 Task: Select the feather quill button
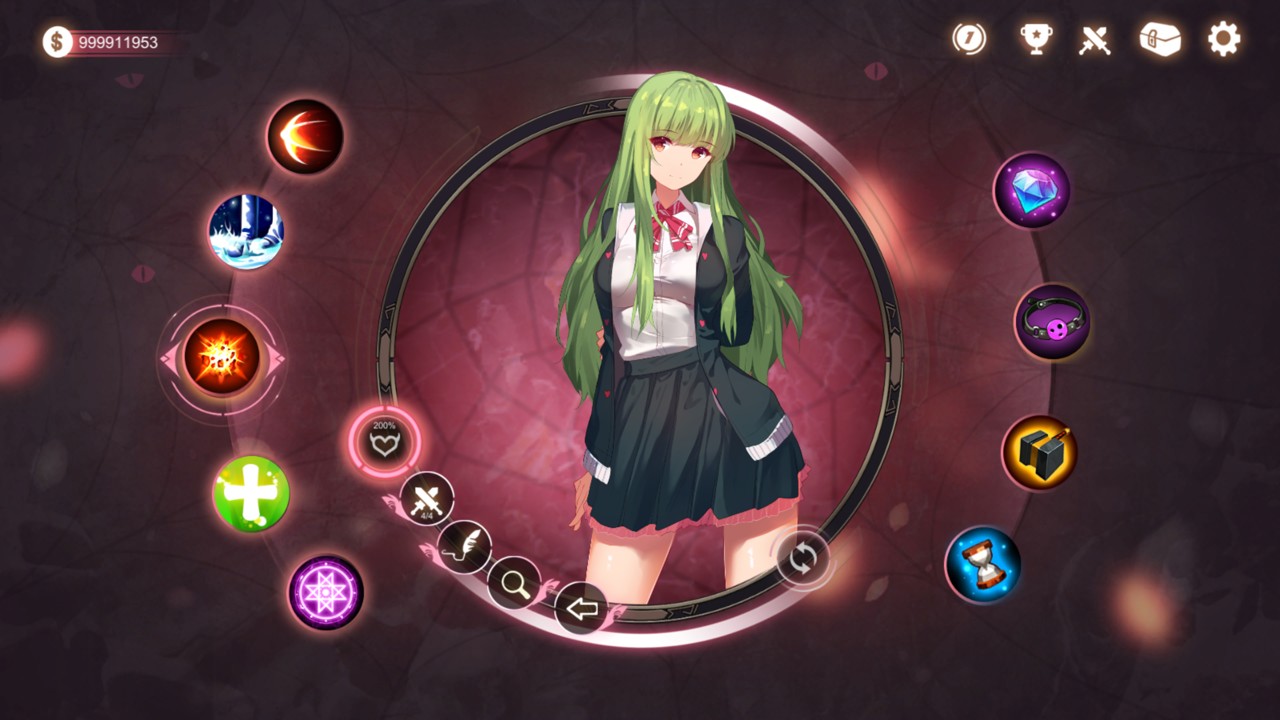click(x=464, y=547)
